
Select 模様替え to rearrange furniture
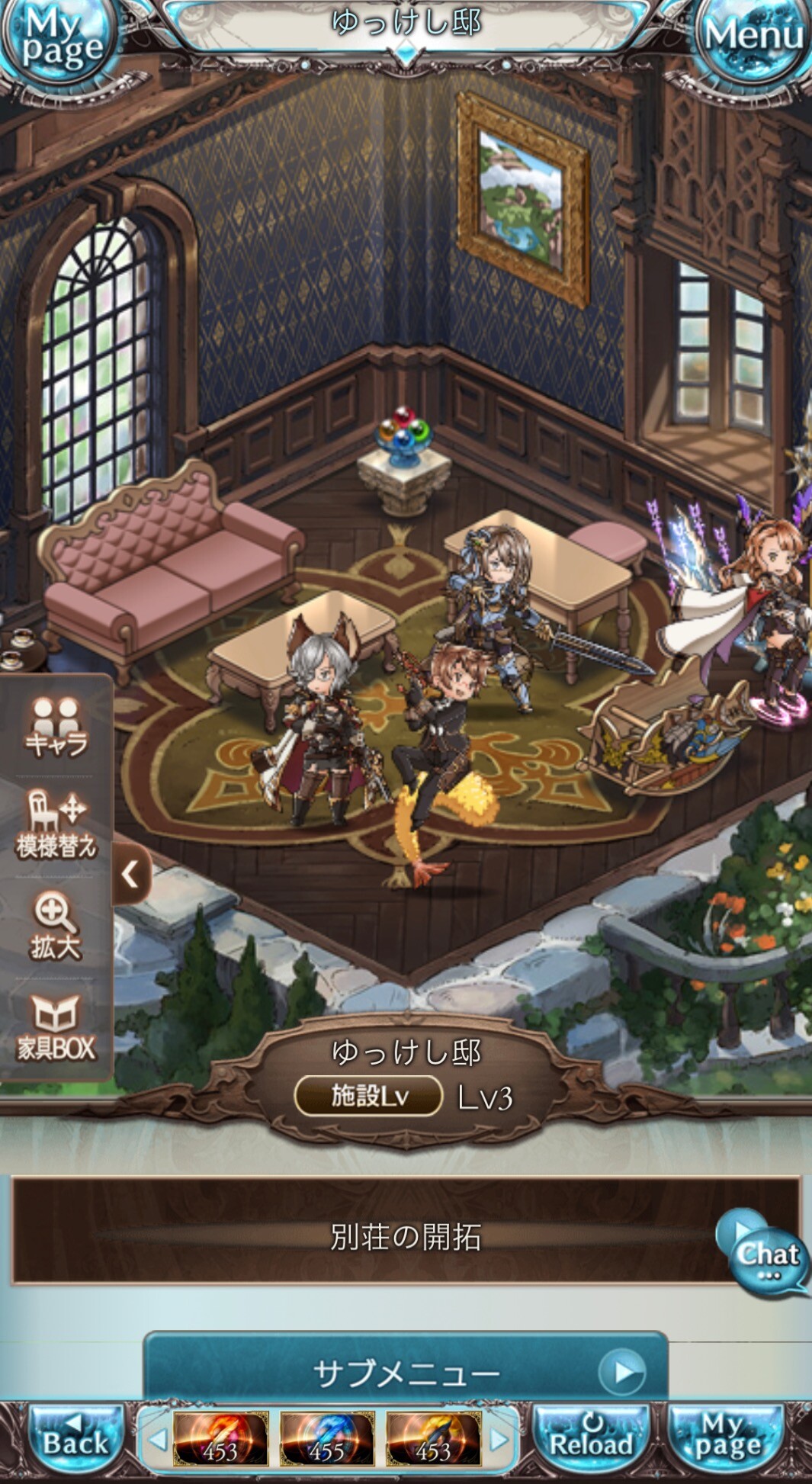click(x=56, y=825)
